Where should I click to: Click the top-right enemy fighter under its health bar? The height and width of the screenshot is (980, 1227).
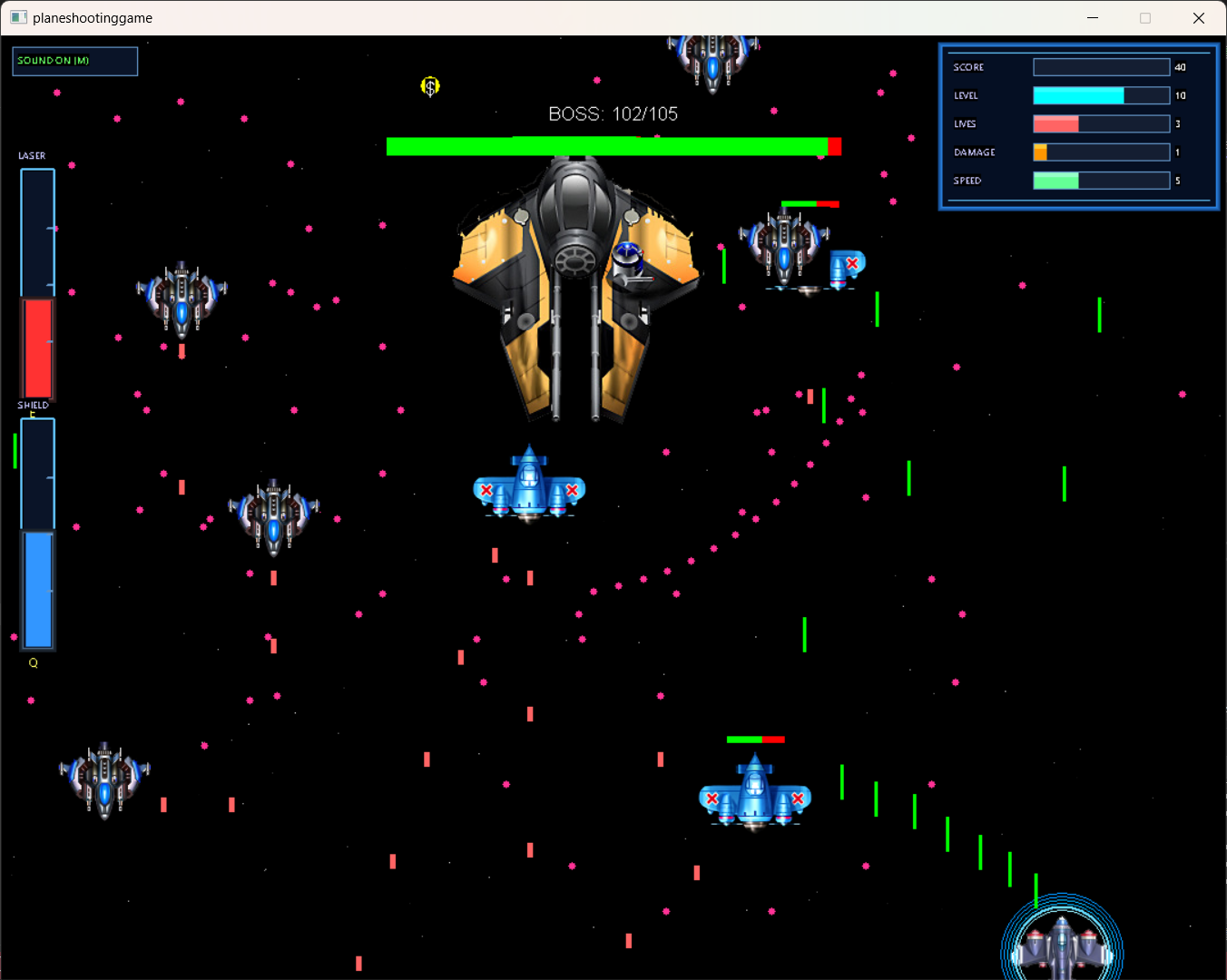[x=785, y=245]
